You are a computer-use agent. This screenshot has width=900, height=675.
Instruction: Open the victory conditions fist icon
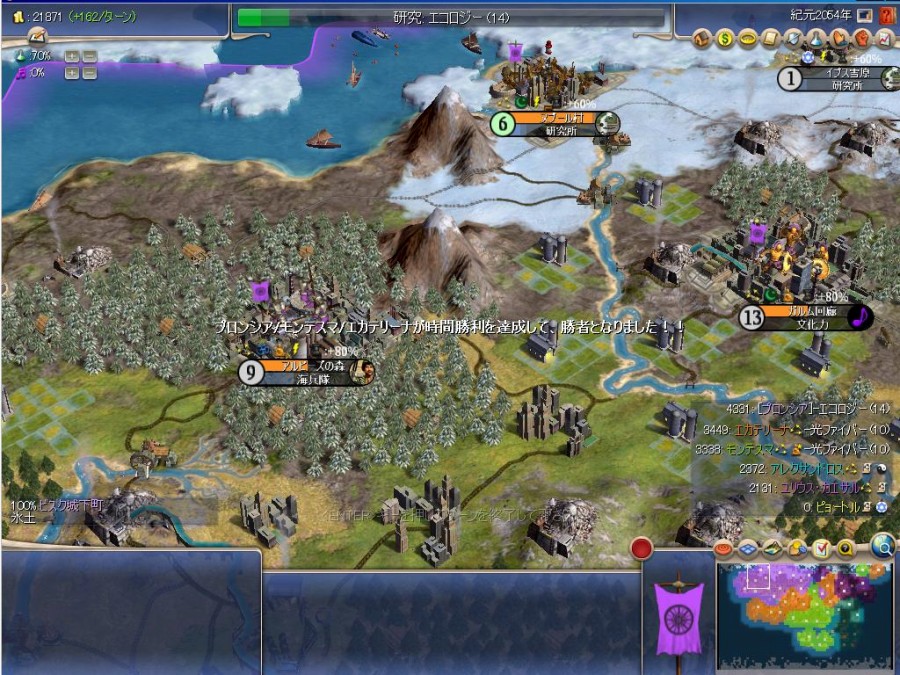[x=862, y=39]
